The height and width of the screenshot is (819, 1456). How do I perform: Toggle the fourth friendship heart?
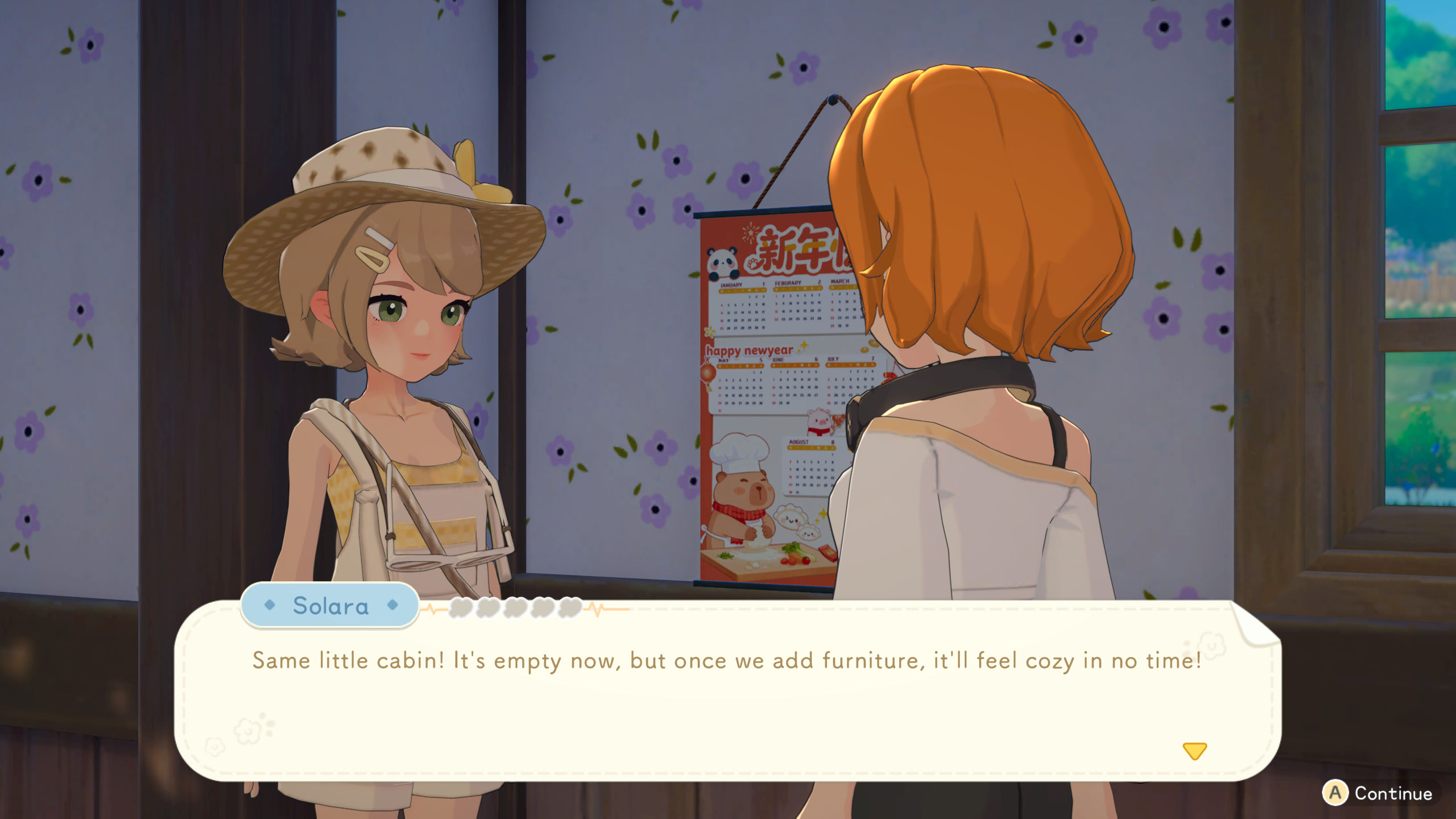click(x=543, y=609)
